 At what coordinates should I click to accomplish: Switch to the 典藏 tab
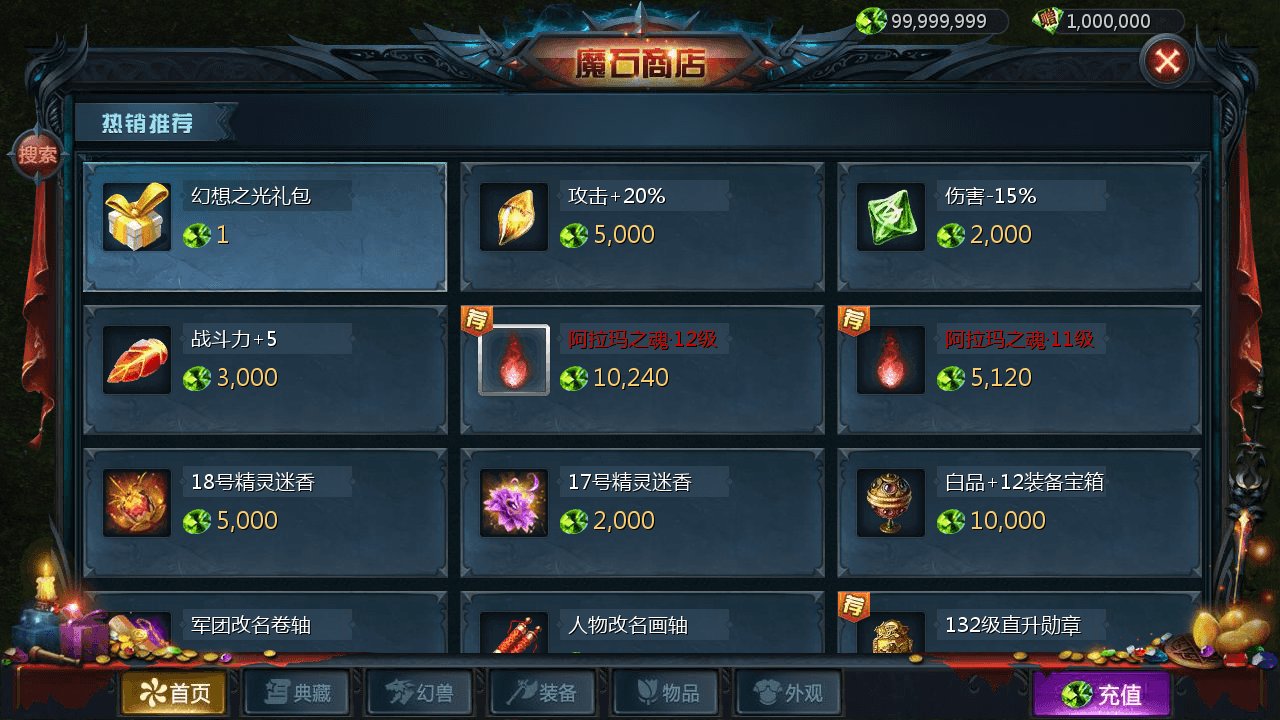coord(296,692)
